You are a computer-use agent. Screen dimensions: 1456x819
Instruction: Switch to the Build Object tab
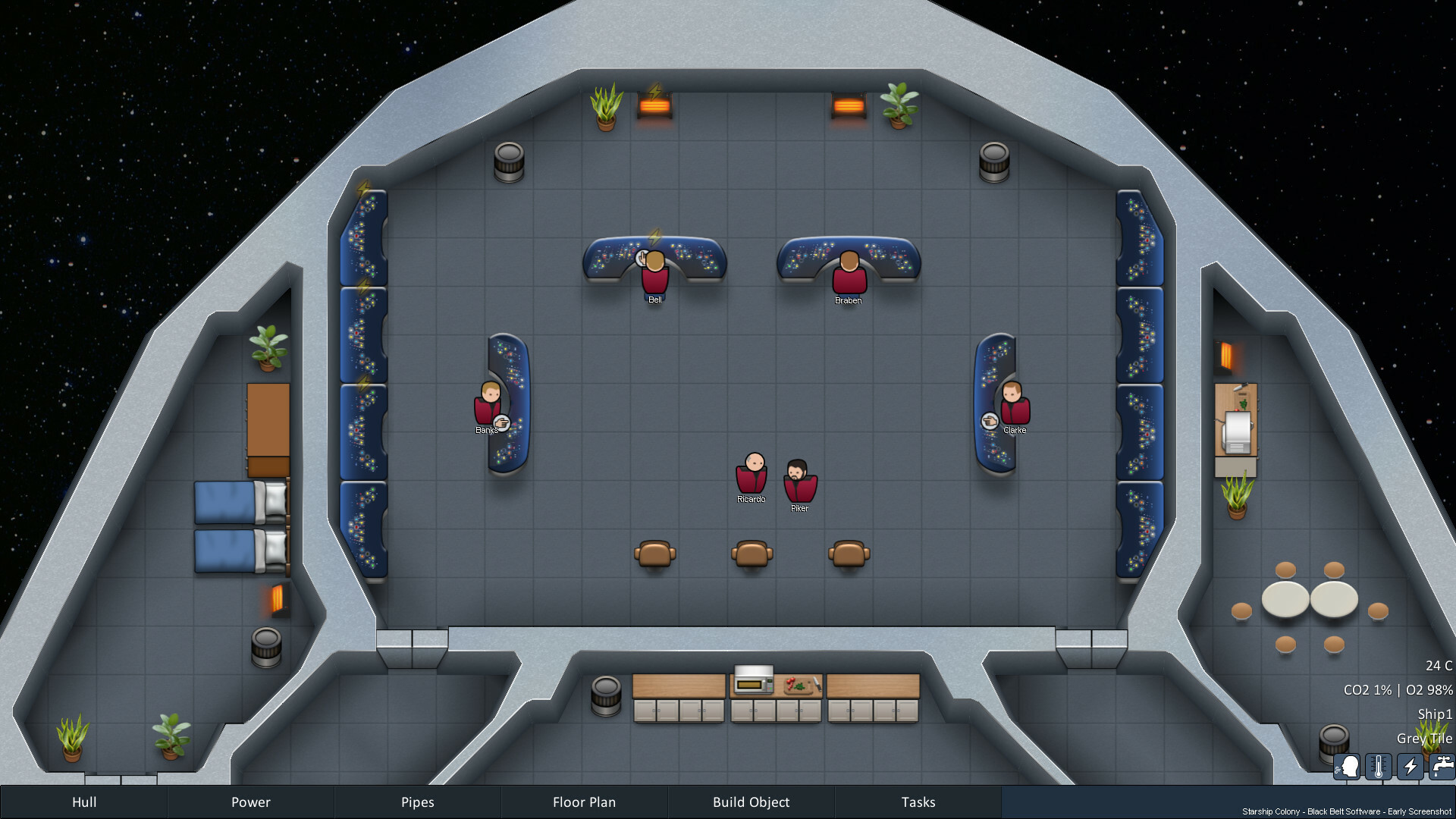751,802
